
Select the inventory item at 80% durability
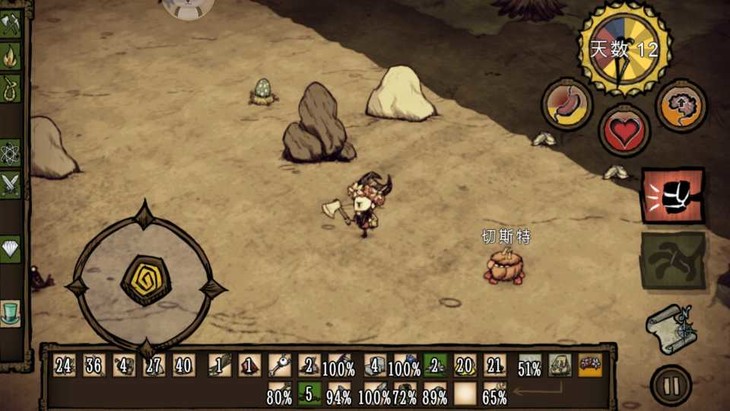[x=279, y=394]
